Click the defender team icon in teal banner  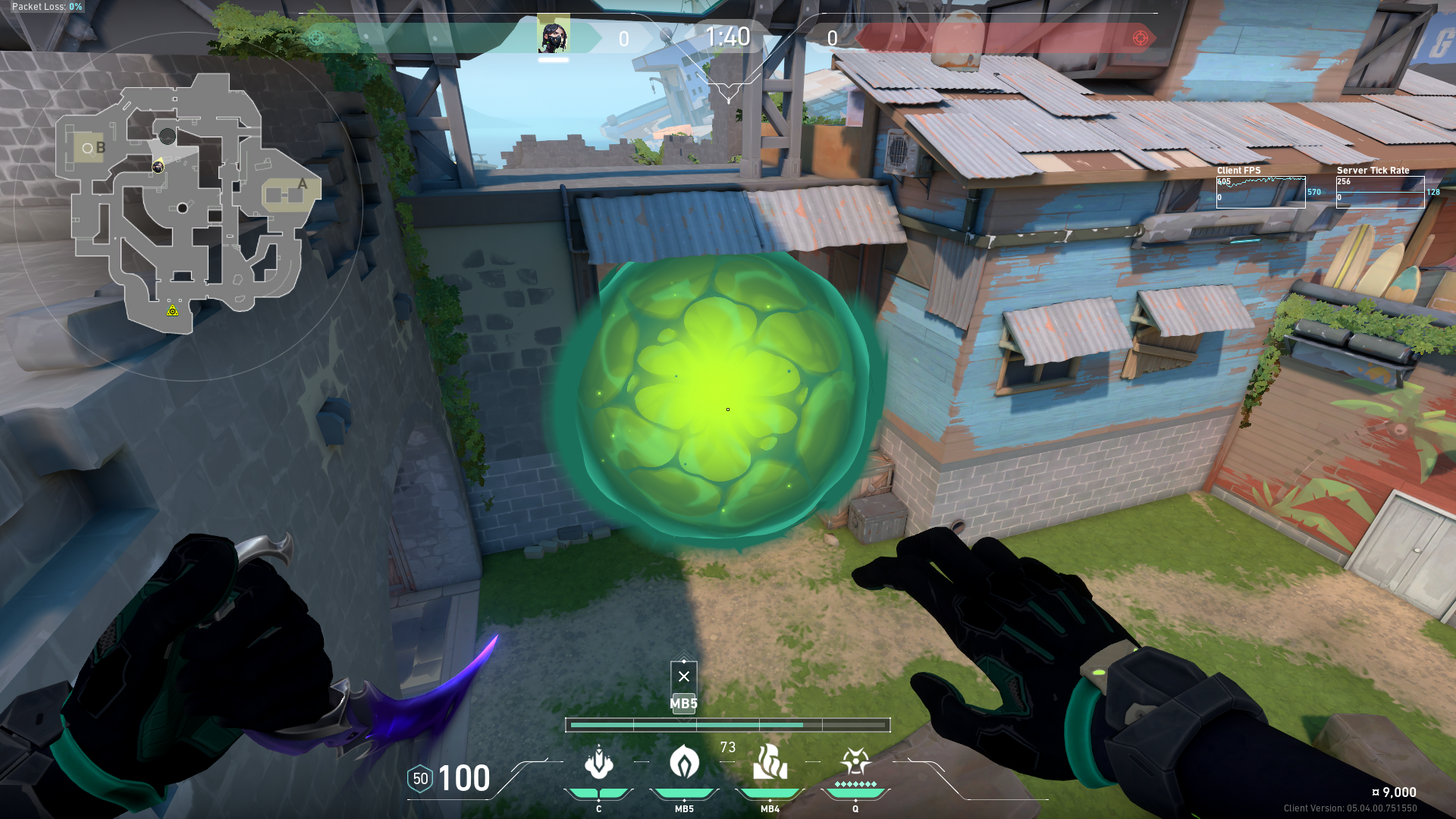tap(316, 38)
